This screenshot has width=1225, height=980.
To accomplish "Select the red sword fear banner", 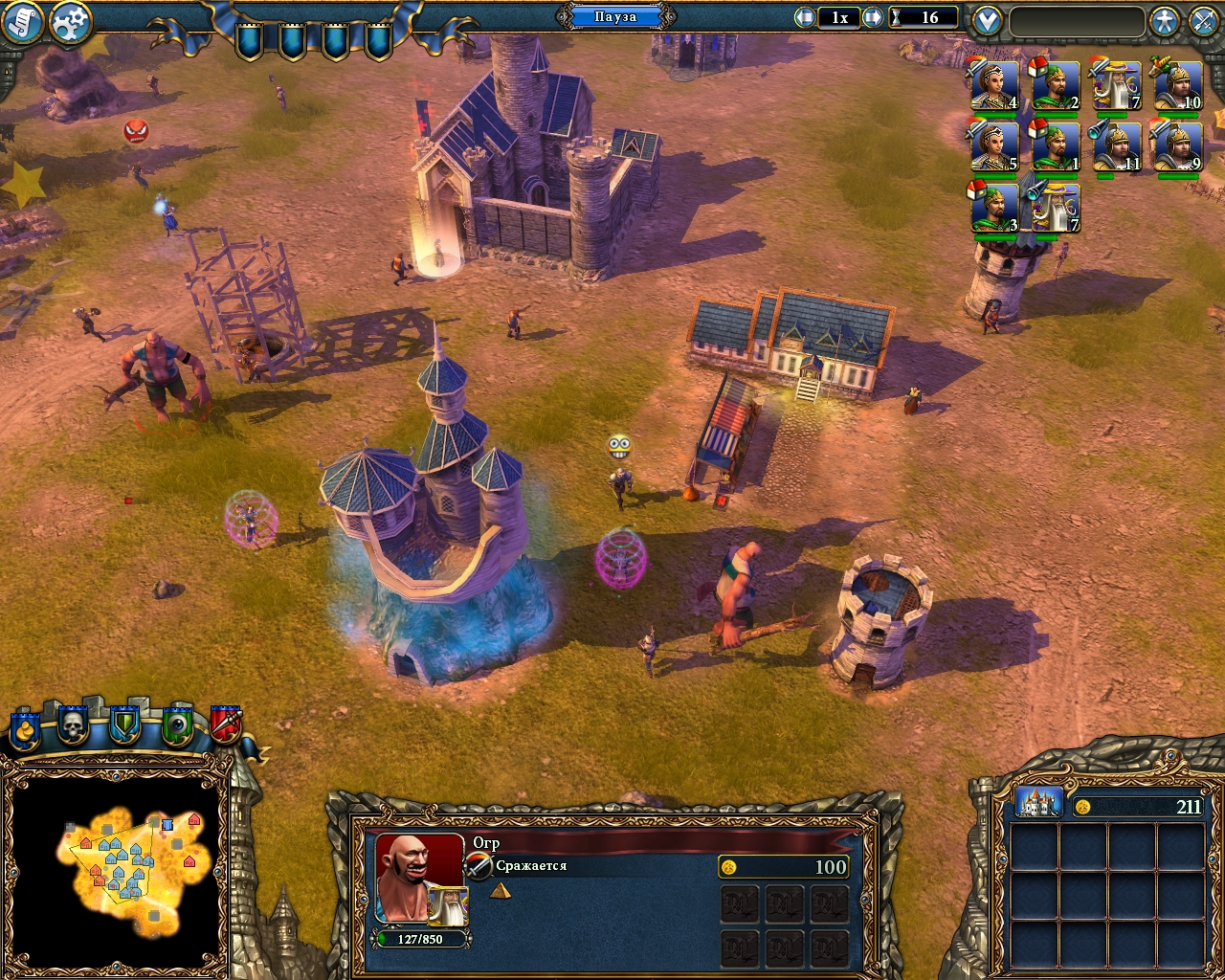I will click(x=227, y=725).
